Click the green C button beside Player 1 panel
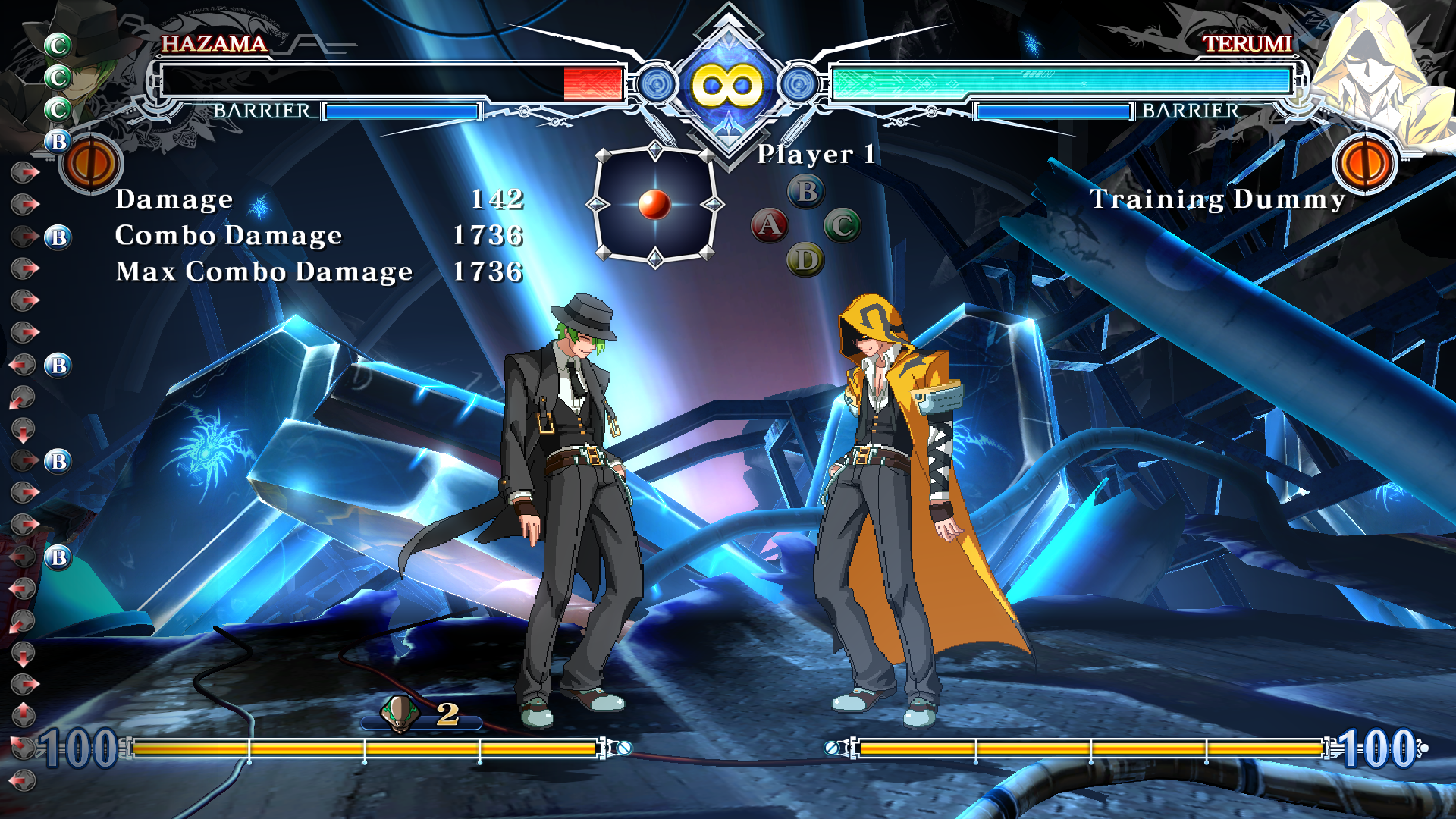Screen dimensions: 1456x819 842,225
